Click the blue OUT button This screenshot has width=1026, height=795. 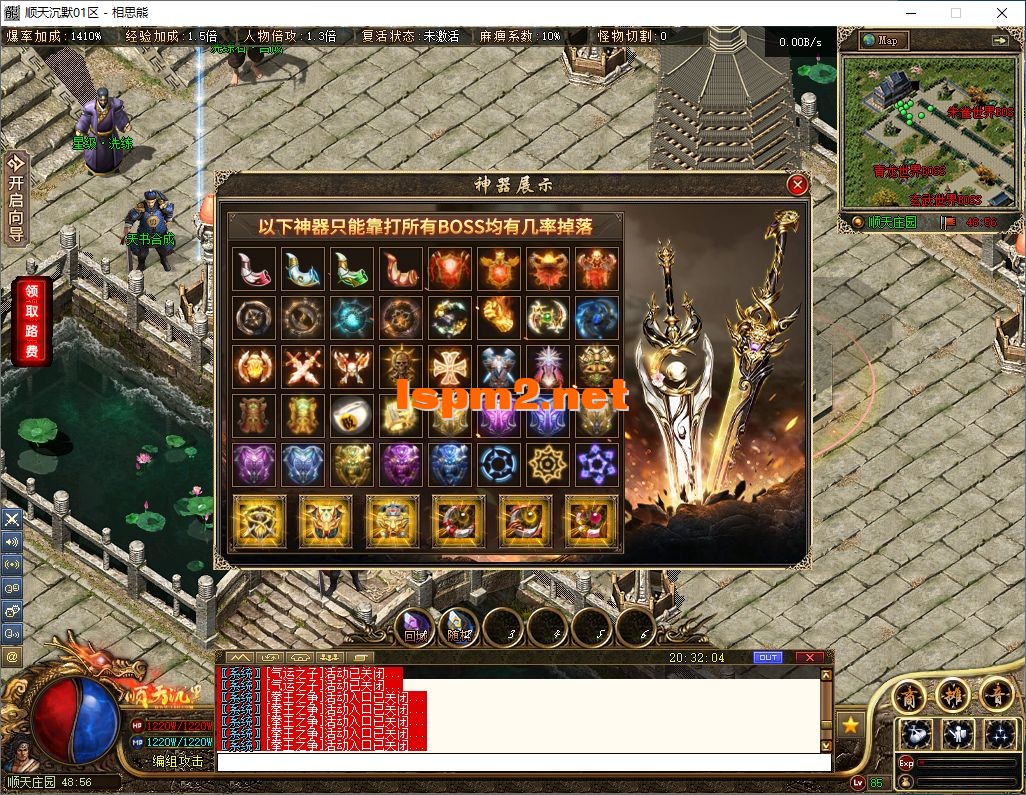[768, 657]
